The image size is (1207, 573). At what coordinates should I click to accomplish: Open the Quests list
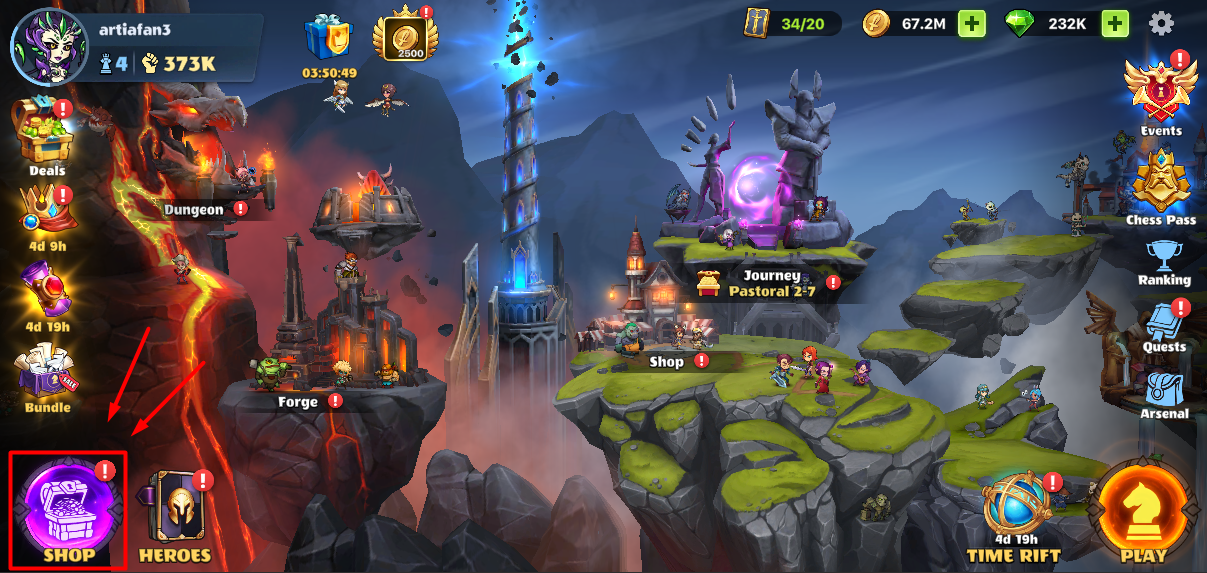click(1164, 325)
